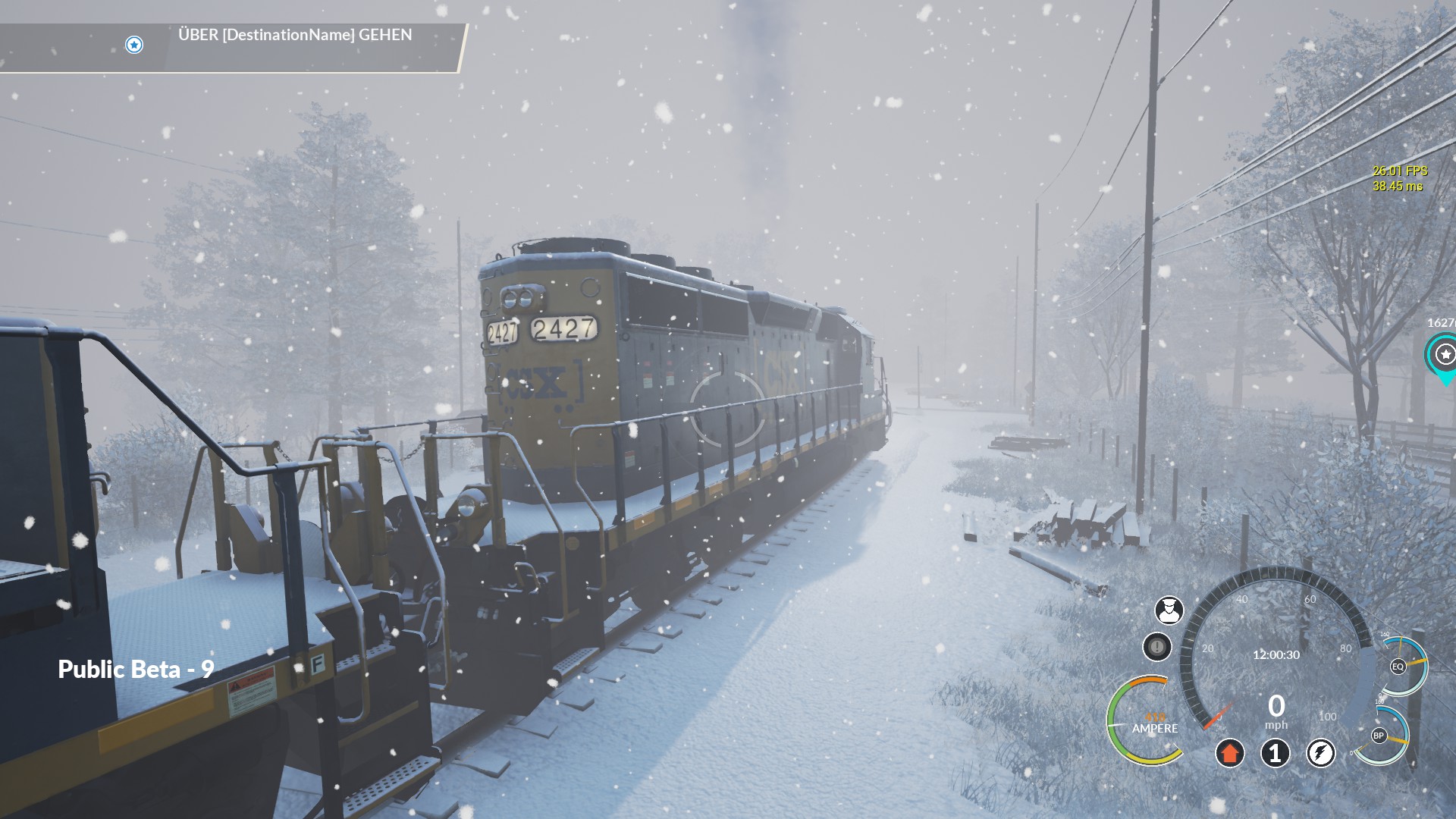Select the objective waypoint star marker
The image size is (1456, 819).
1445,354
